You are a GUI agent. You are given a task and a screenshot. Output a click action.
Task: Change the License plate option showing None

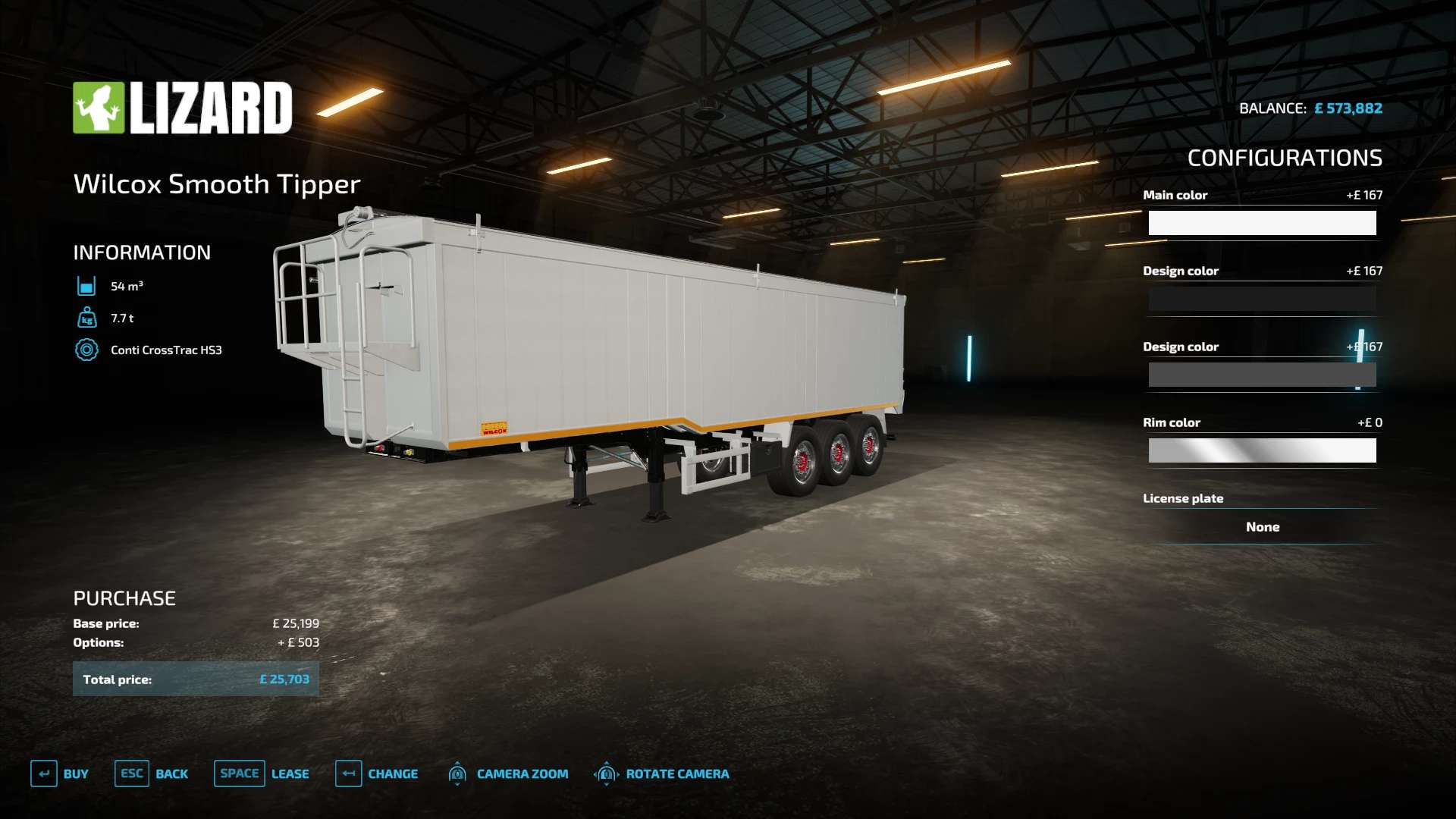click(1262, 527)
